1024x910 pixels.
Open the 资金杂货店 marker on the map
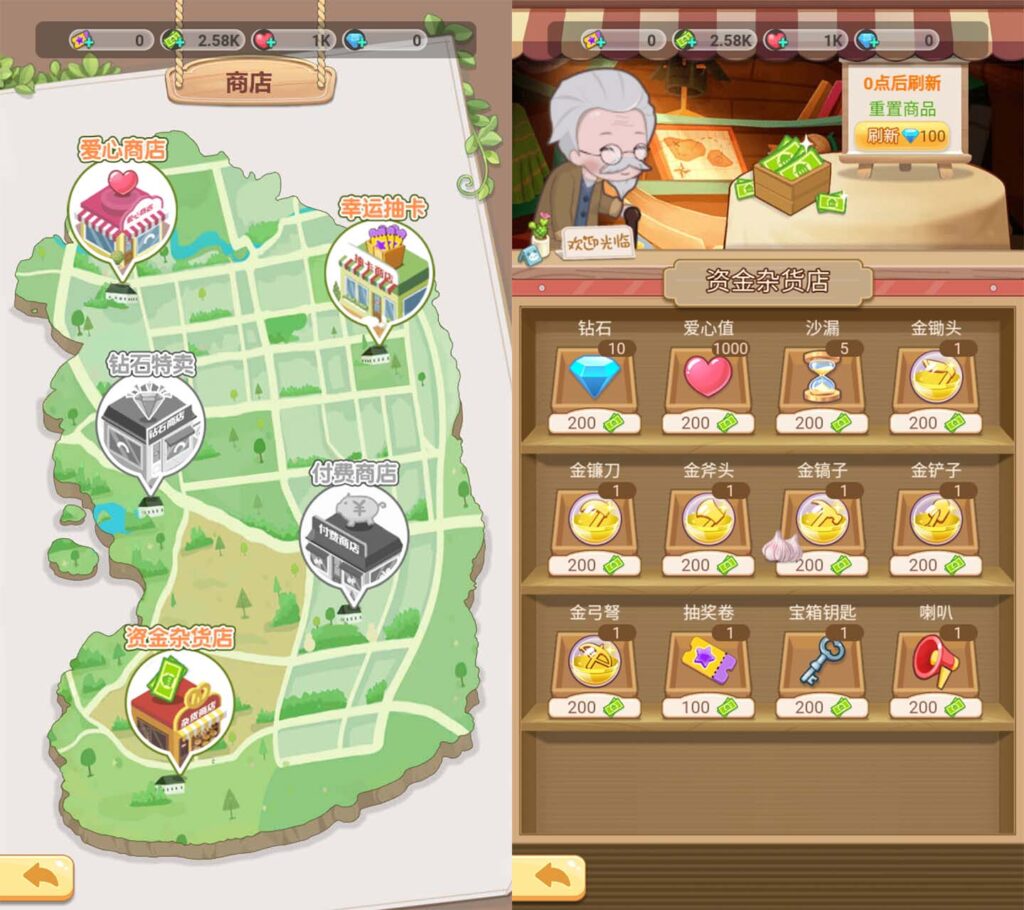181,699
